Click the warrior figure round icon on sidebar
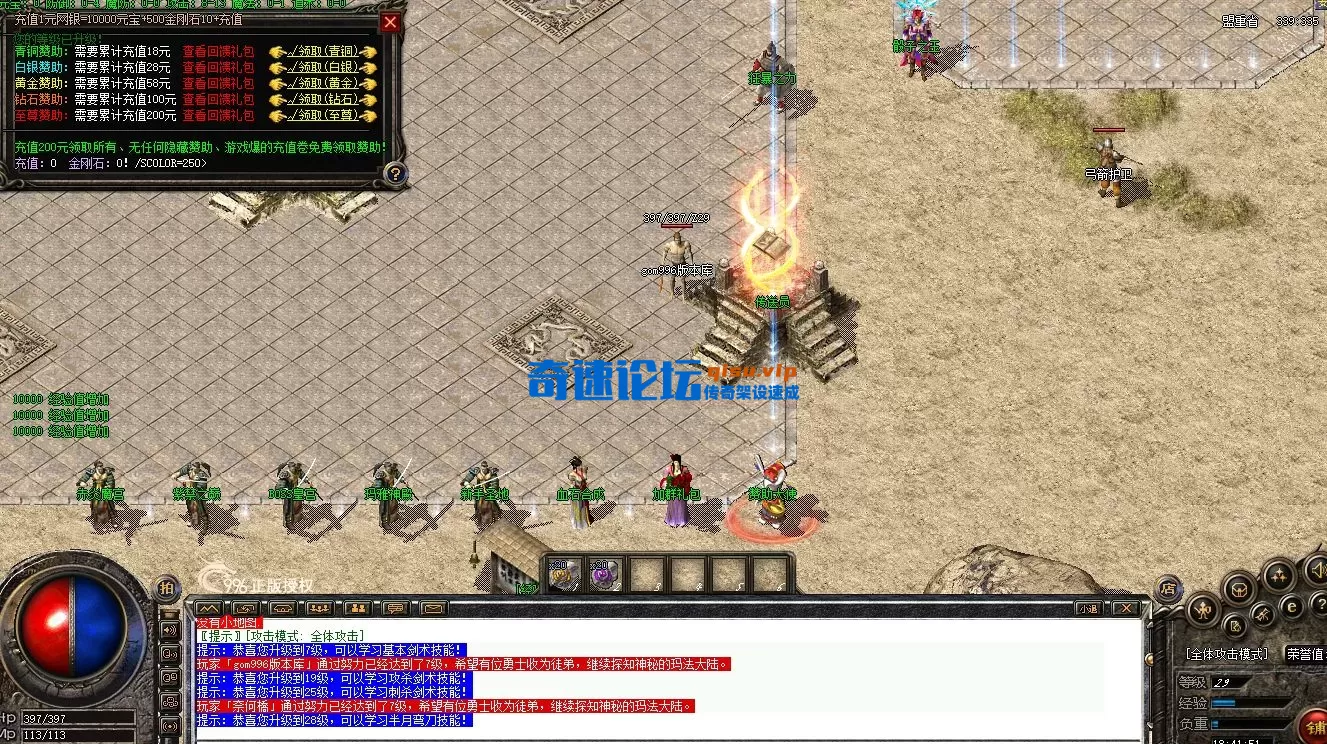 [1203, 611]
